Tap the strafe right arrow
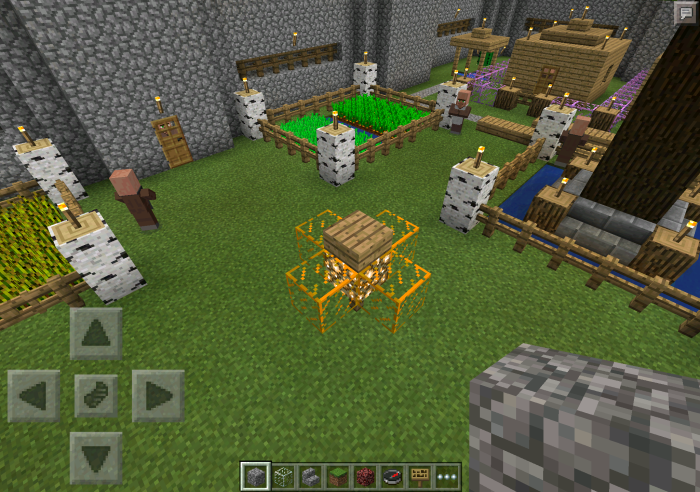 click(x=158, y=396)
